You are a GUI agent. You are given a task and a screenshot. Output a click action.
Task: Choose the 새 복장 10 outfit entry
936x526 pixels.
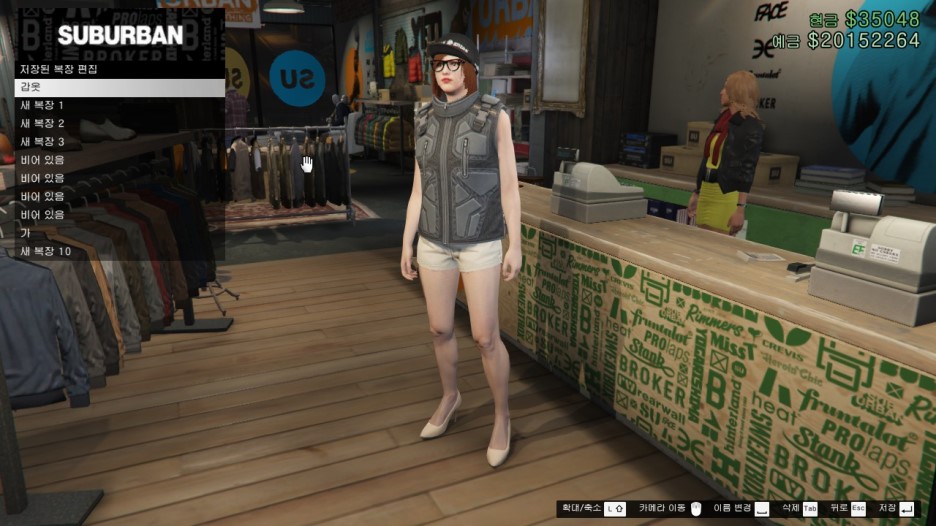[x=119, y=251]
